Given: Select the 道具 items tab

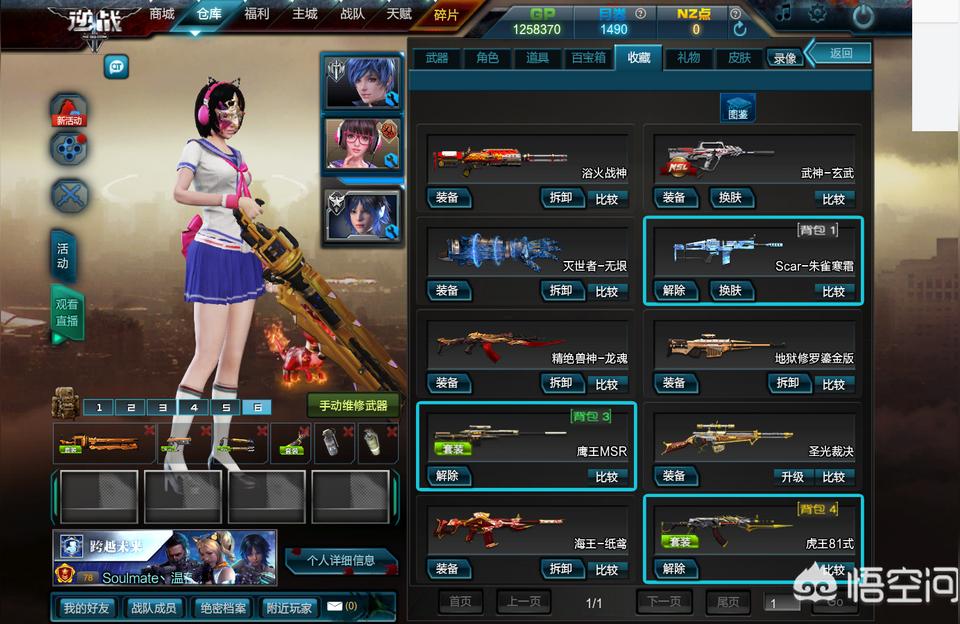Looking at the screenshot, I should [x=538, y=58].
